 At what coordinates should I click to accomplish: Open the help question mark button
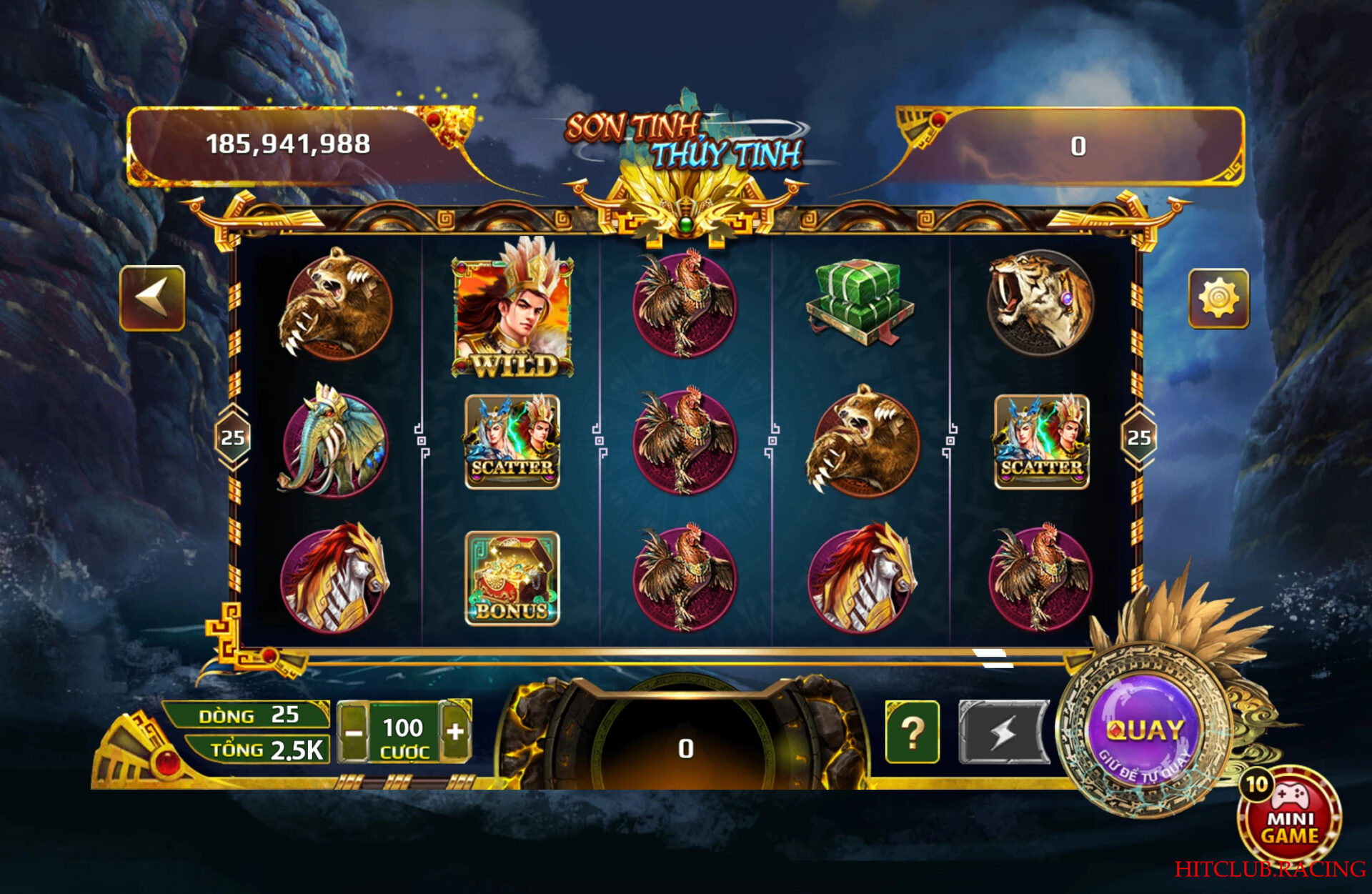912,732
